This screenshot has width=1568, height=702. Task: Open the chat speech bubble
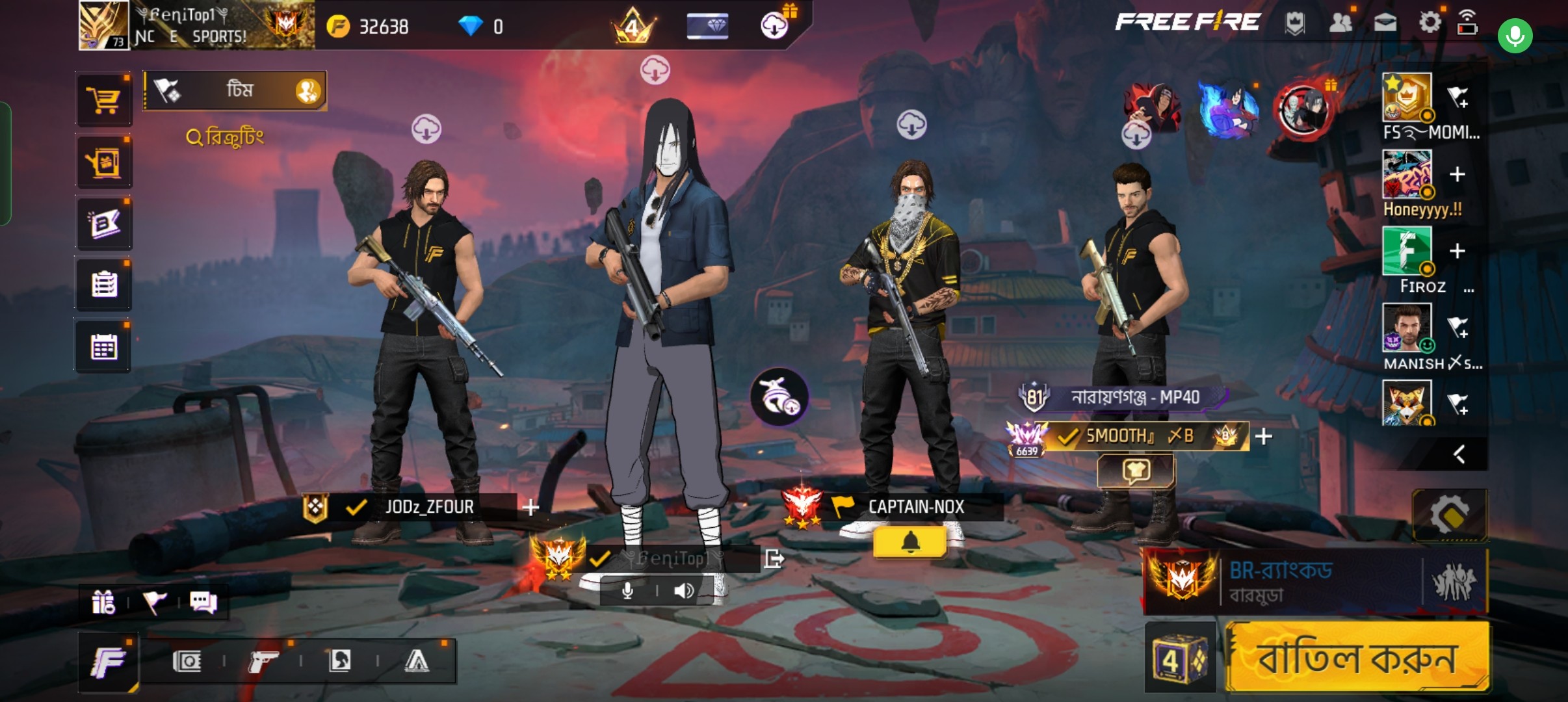coord(203,603)
